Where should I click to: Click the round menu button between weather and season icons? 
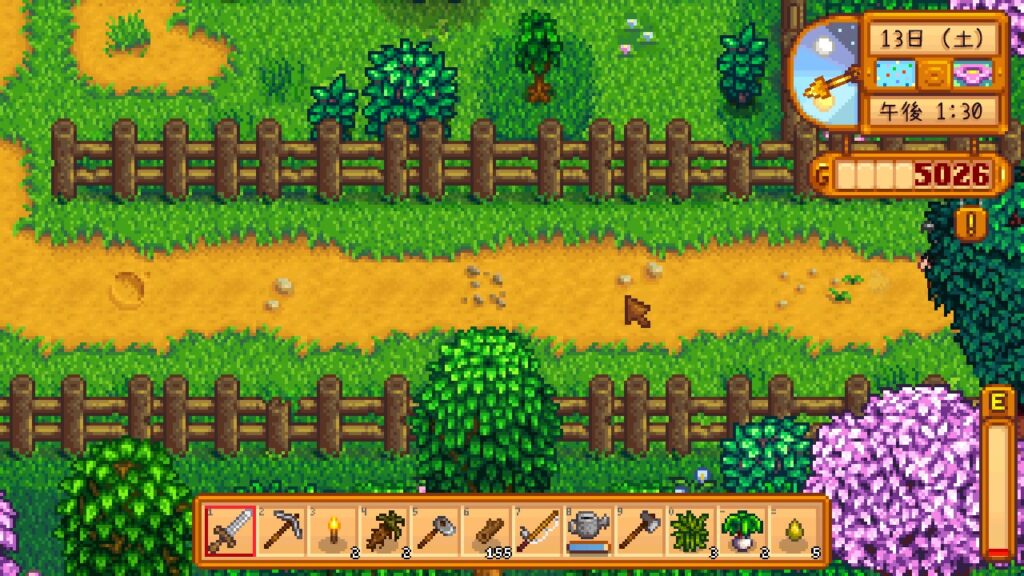click(932, 74)
